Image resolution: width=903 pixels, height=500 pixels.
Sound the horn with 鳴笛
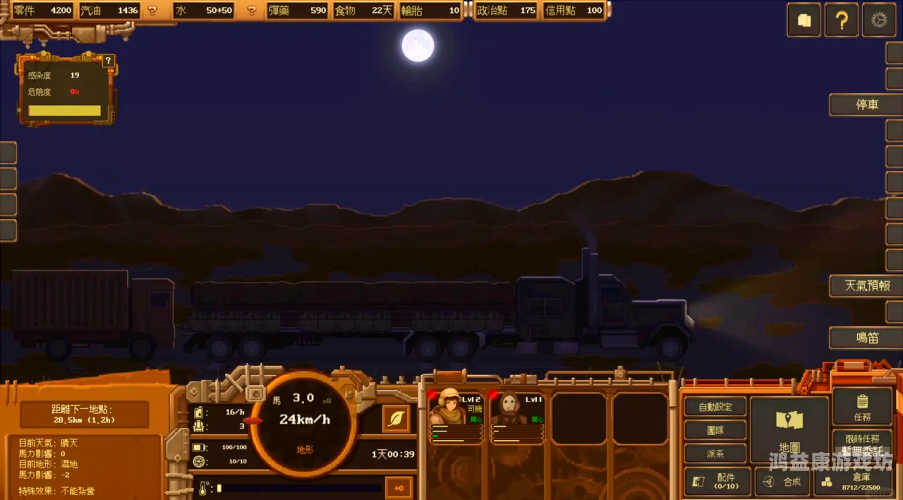pyautogui.click(x=865, y=338)
